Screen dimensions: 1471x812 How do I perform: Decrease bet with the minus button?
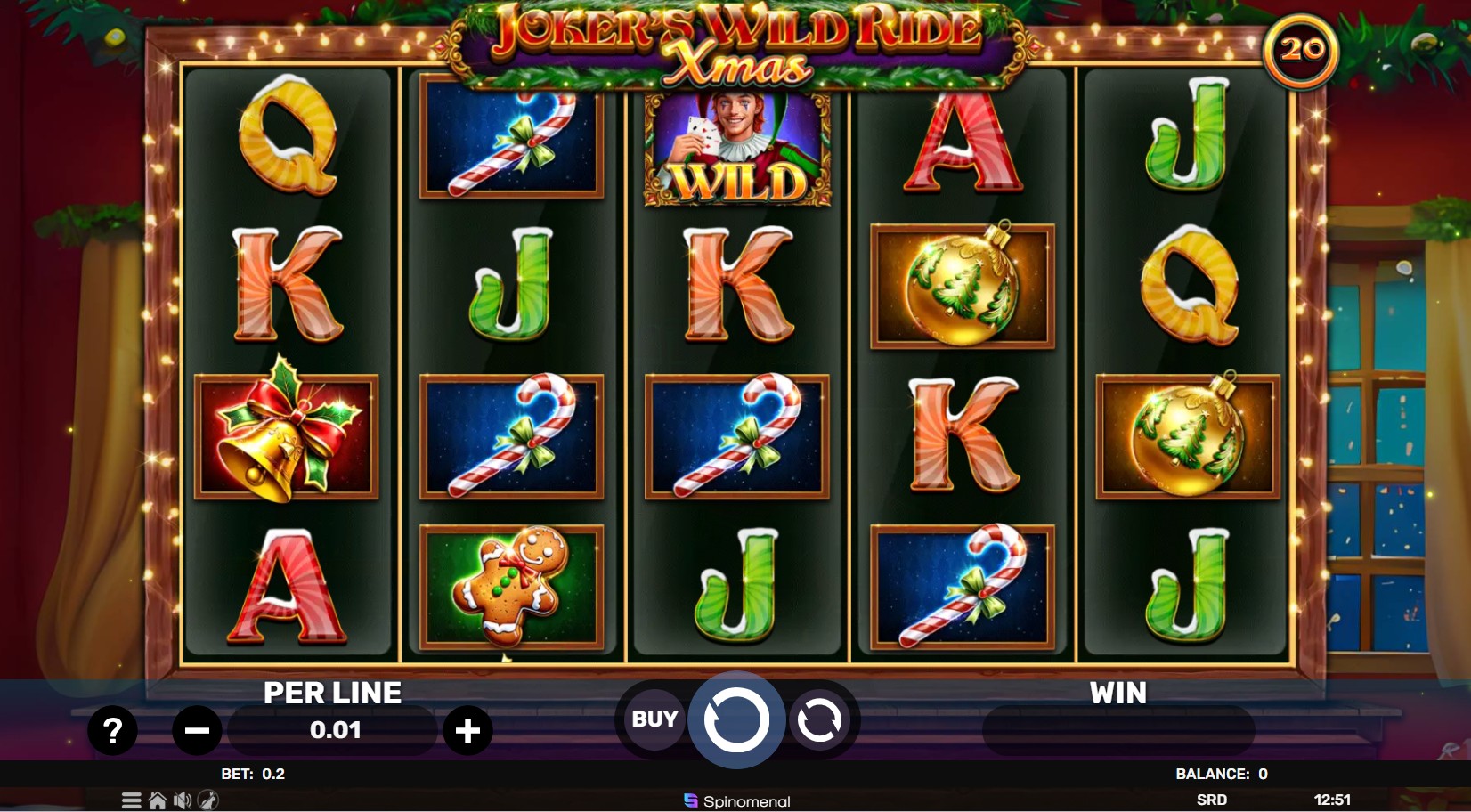pyautogui.click(x=198, y=730)
